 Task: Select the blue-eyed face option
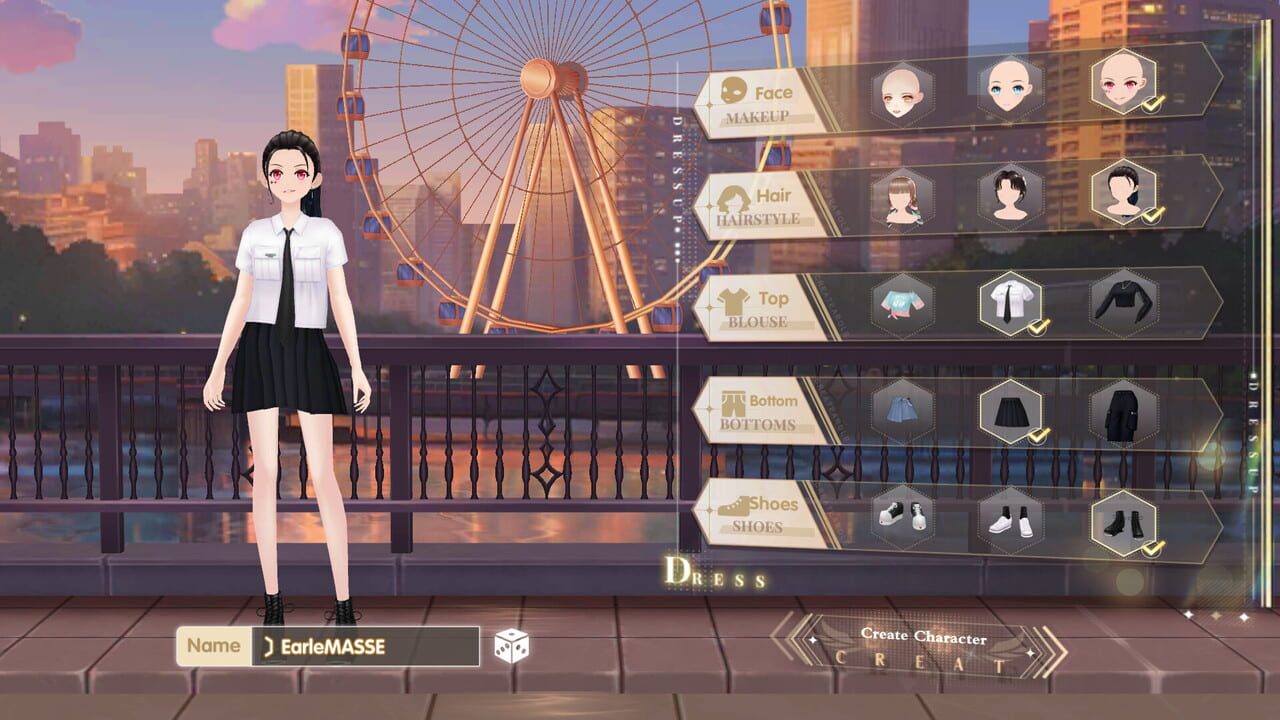point(1004,88)
